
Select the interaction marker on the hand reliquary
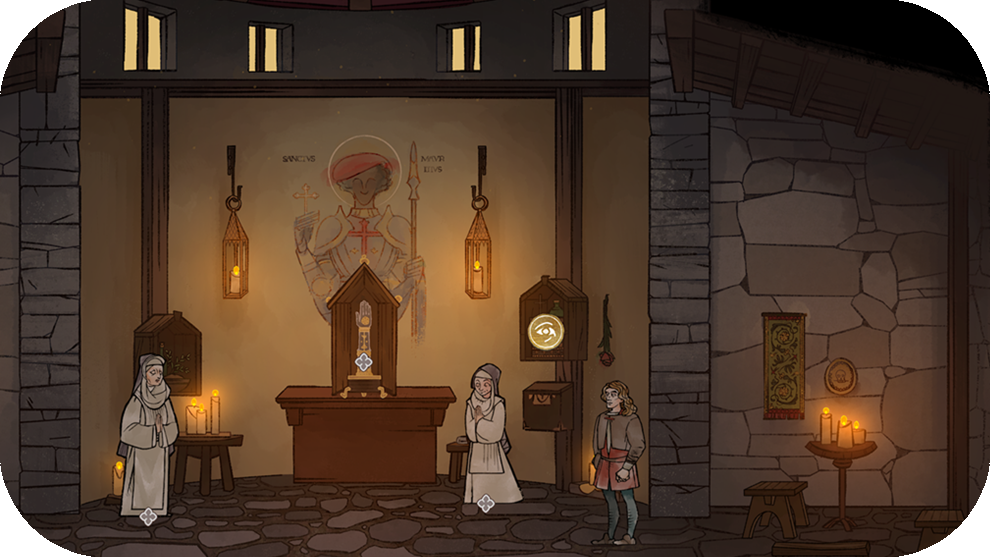(364, 362)
